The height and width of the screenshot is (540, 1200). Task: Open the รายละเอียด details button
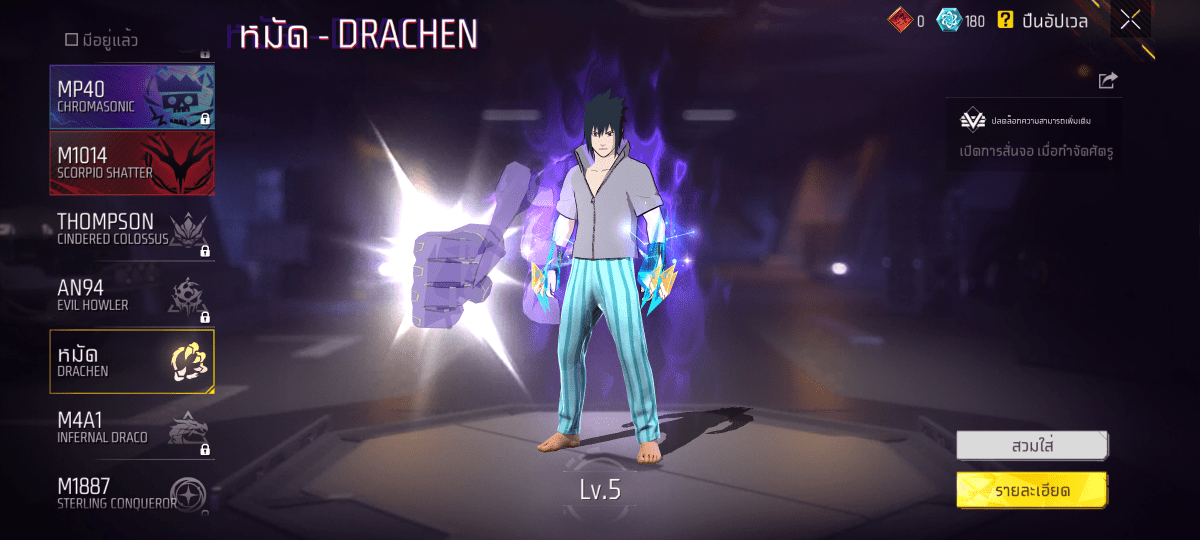(1031, 489)
